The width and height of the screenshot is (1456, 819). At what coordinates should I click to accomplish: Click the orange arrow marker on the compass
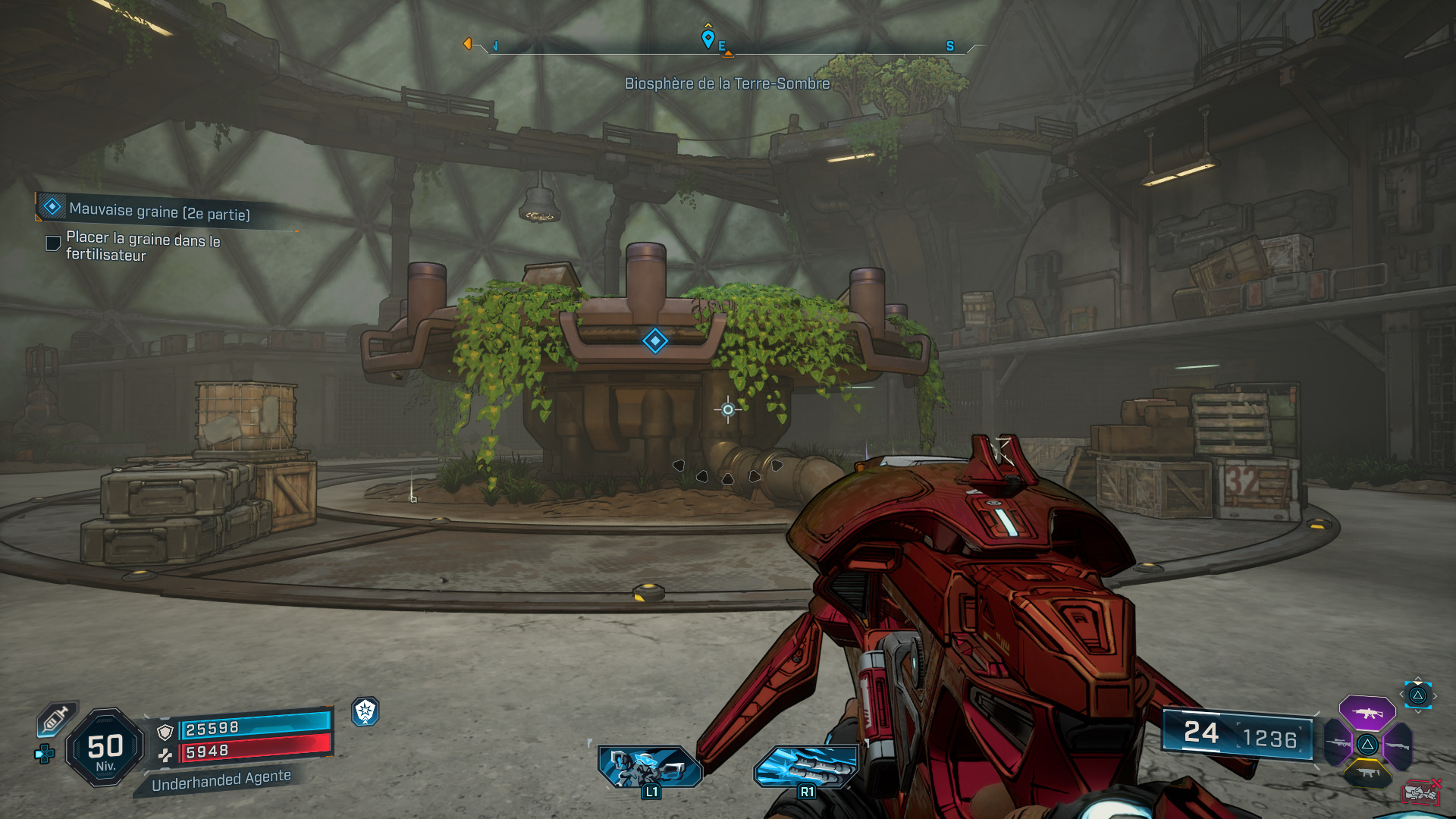tap(468, 43)
